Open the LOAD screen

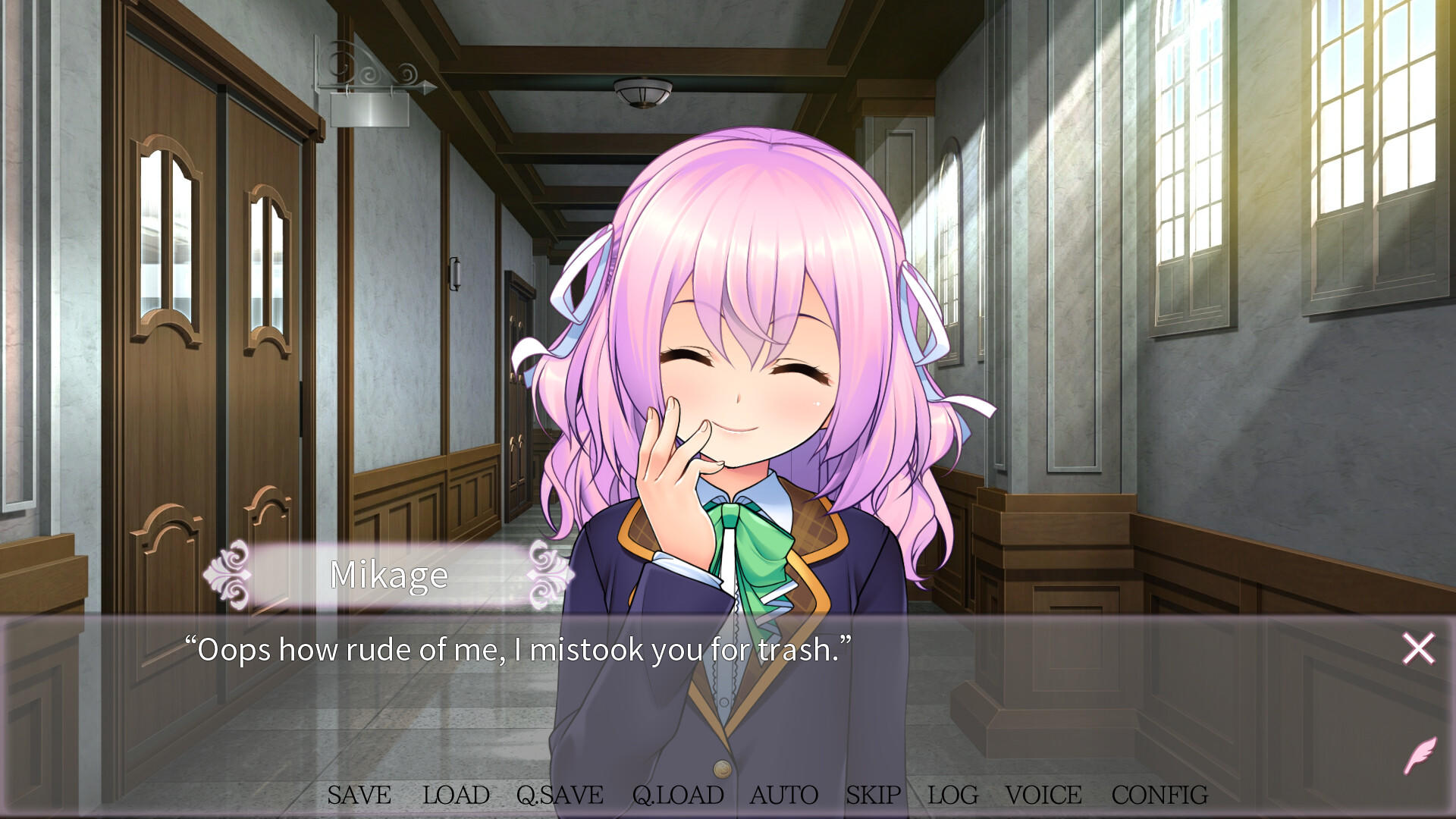click(455, 795)
